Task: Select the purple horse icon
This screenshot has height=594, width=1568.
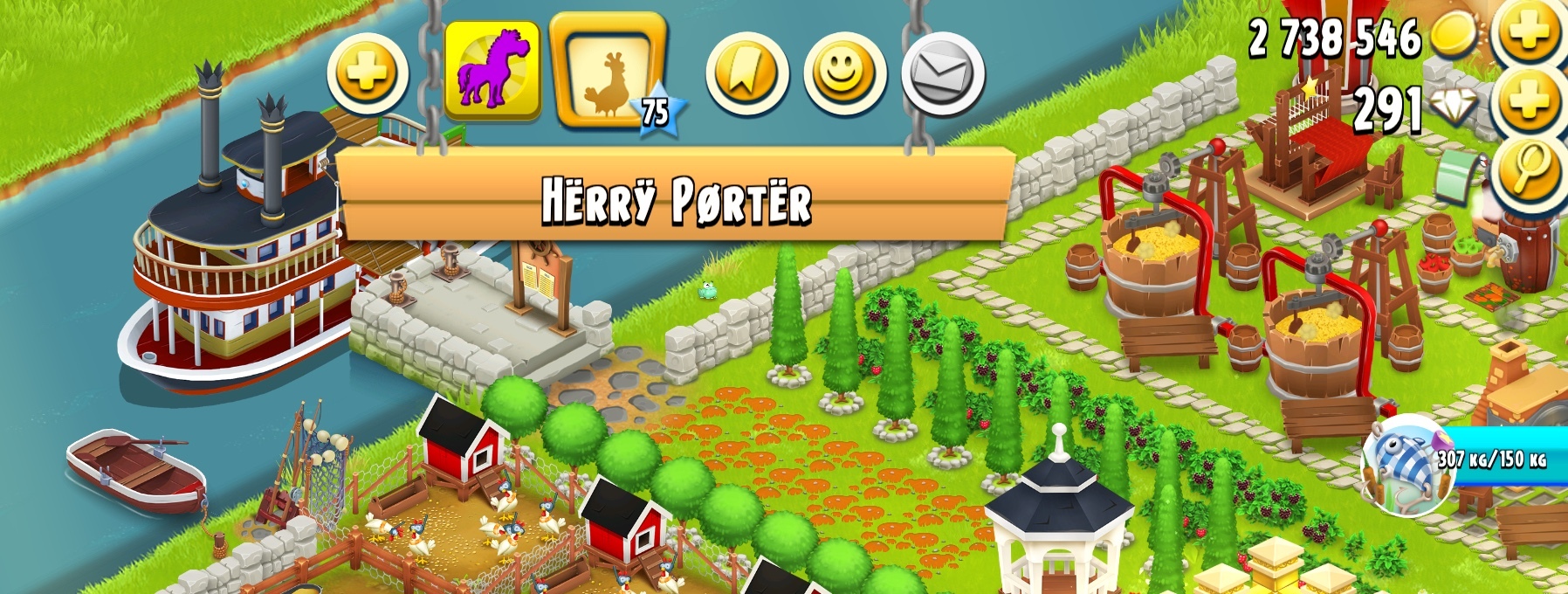Action: [492, 72]
